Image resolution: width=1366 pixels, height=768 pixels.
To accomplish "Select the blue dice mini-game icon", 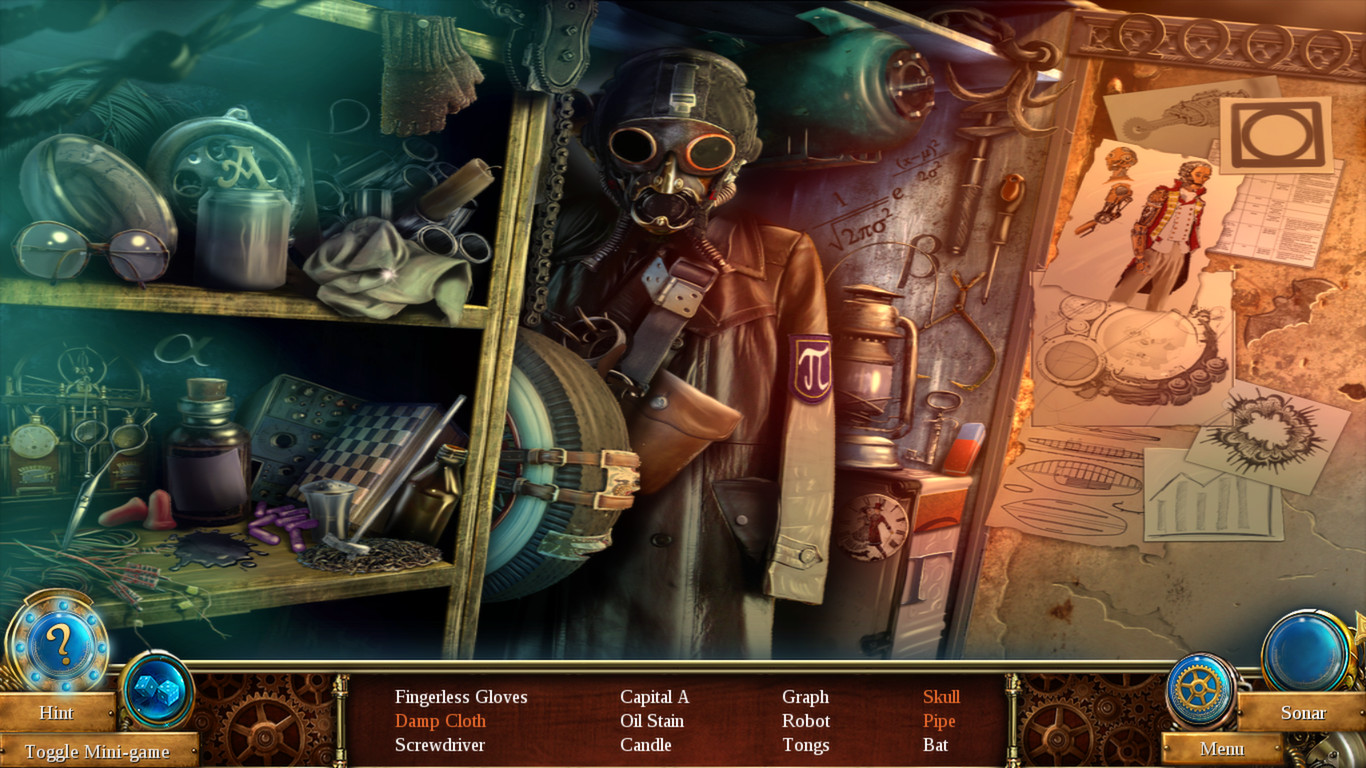I will [155, 686].
